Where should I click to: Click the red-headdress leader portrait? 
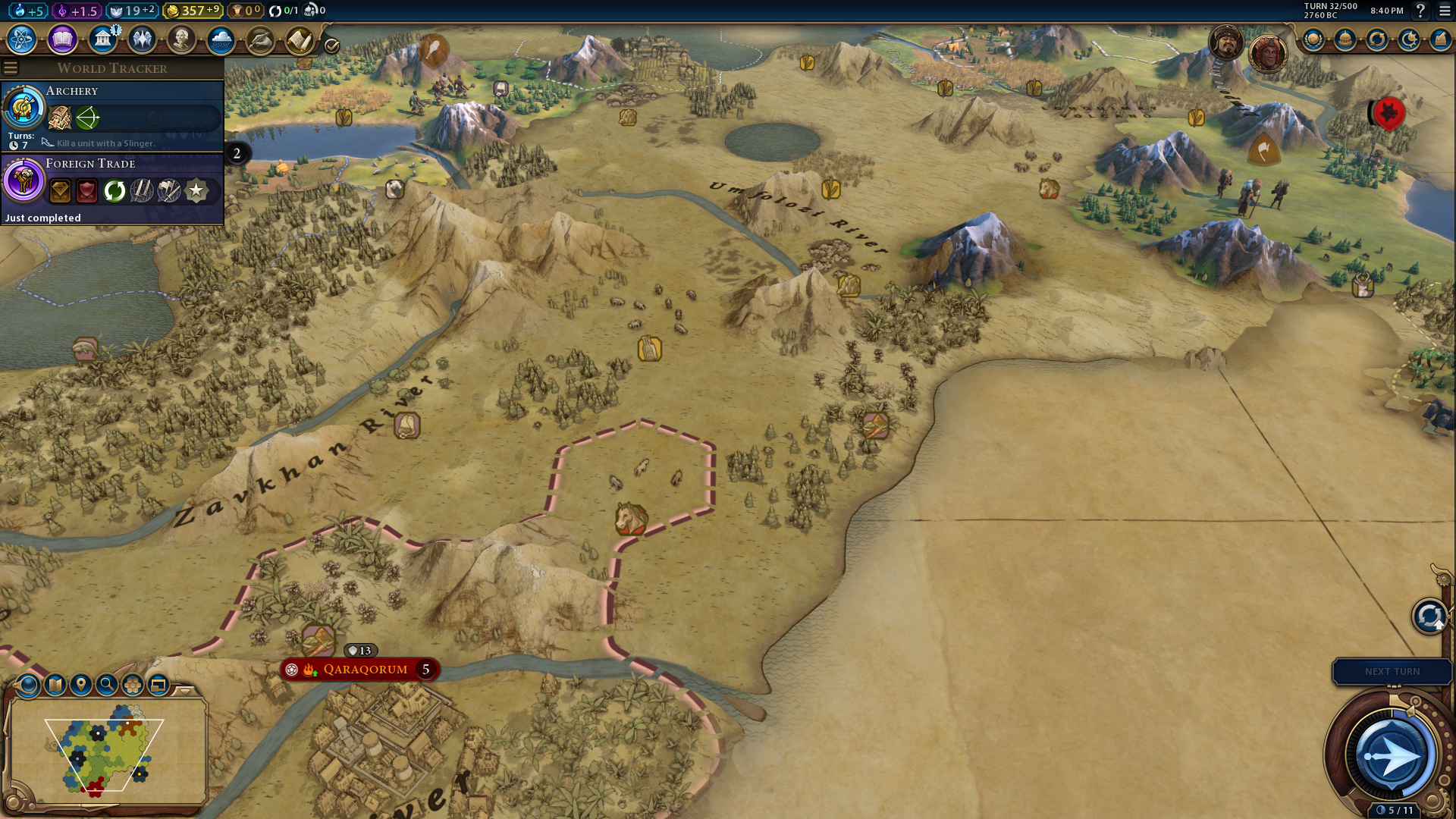(x=1267, y=53)
